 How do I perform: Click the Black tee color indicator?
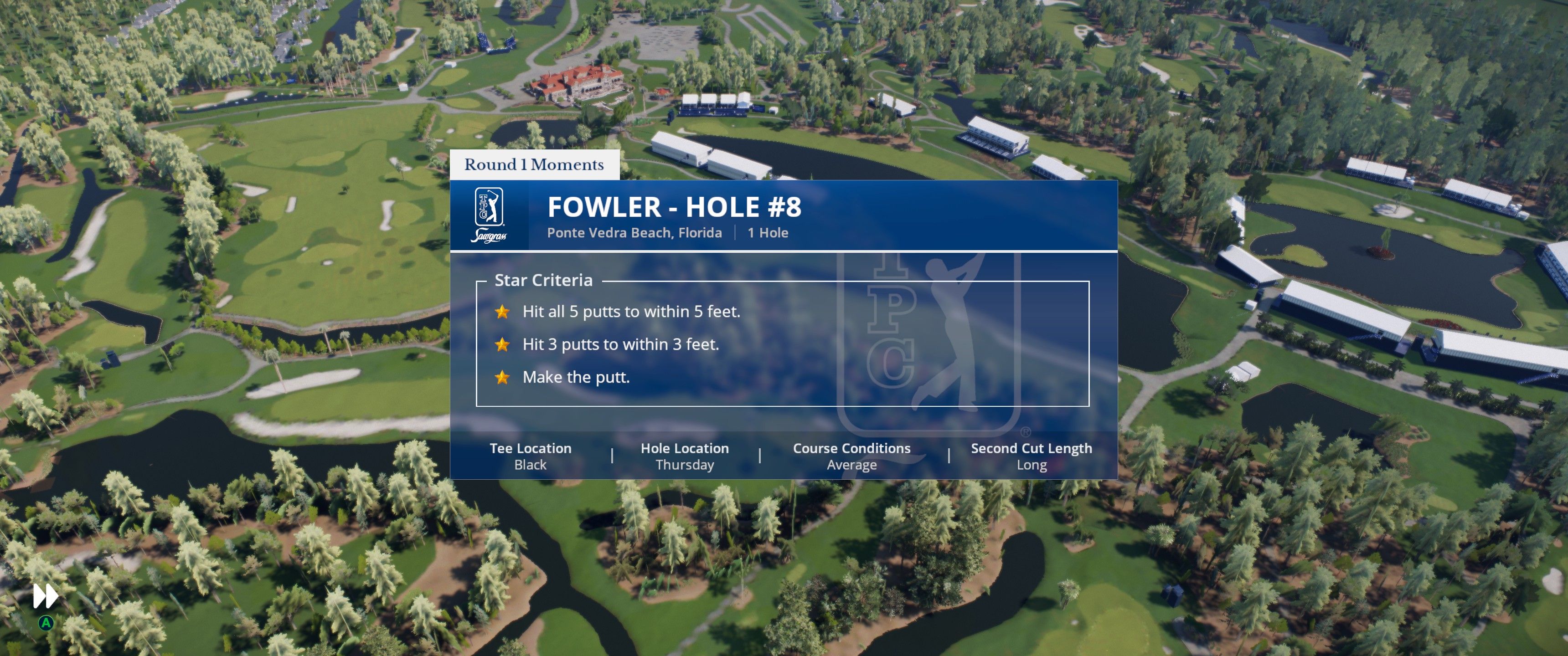[x=530, y=464]
